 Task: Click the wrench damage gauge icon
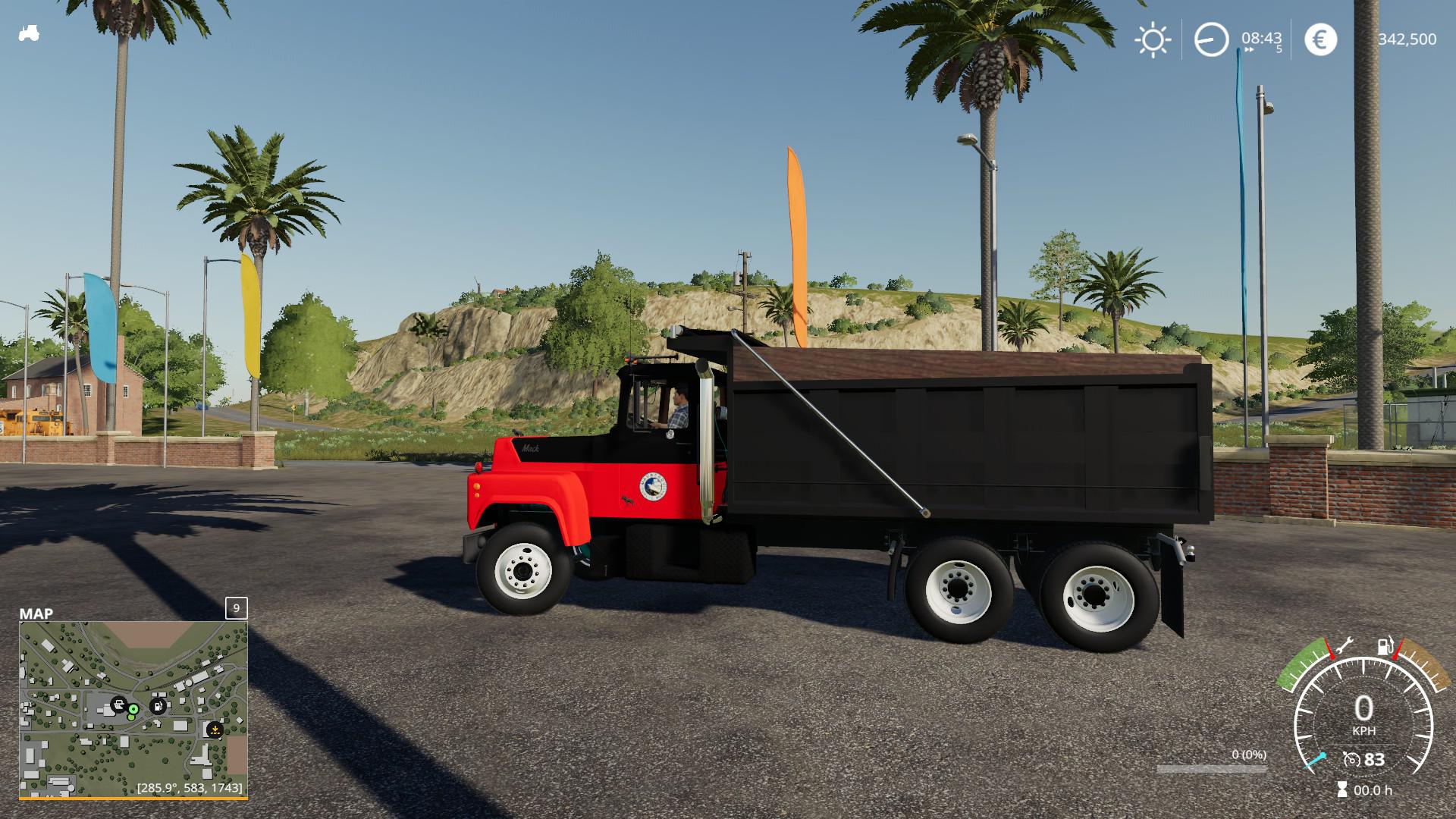coord(1345,647)
